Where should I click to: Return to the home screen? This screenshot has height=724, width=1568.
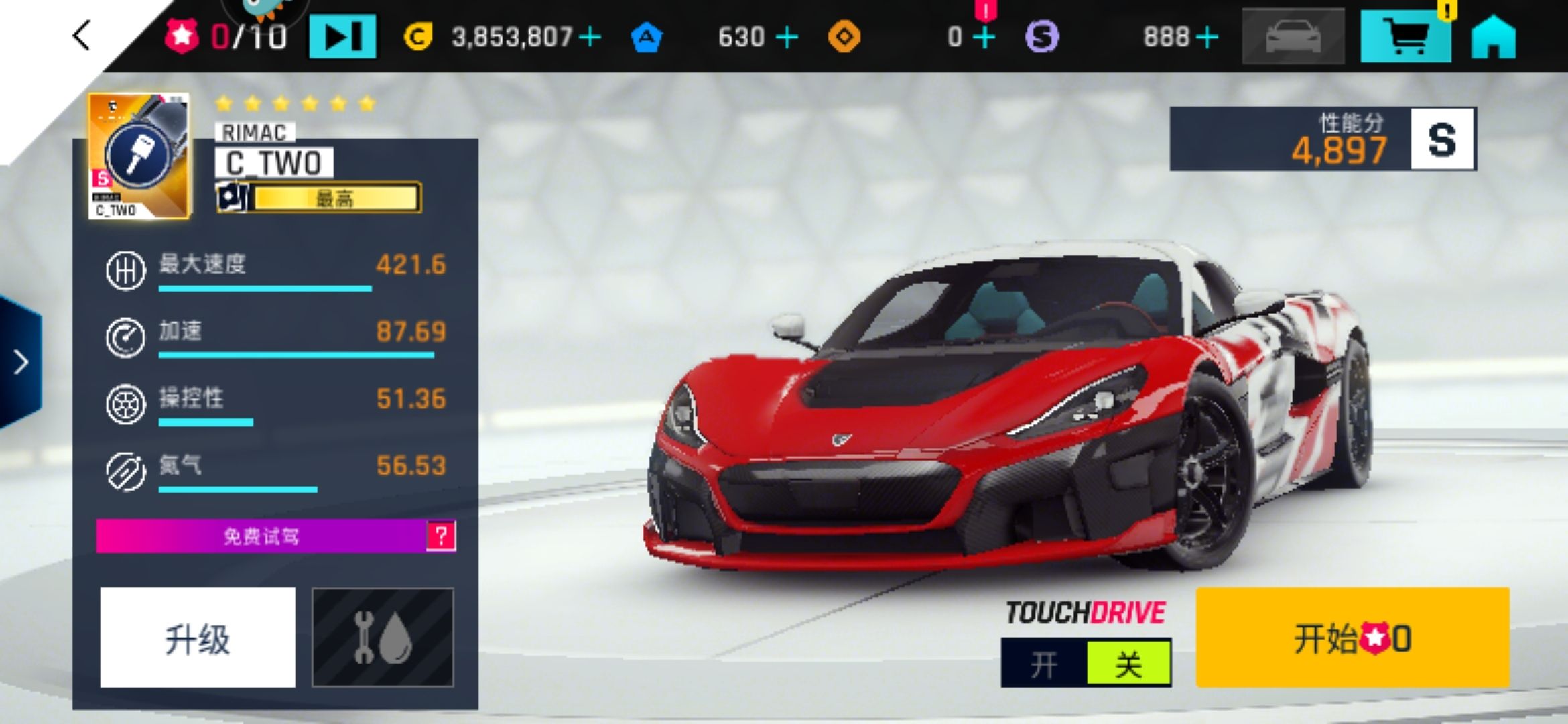[1494, 37]
